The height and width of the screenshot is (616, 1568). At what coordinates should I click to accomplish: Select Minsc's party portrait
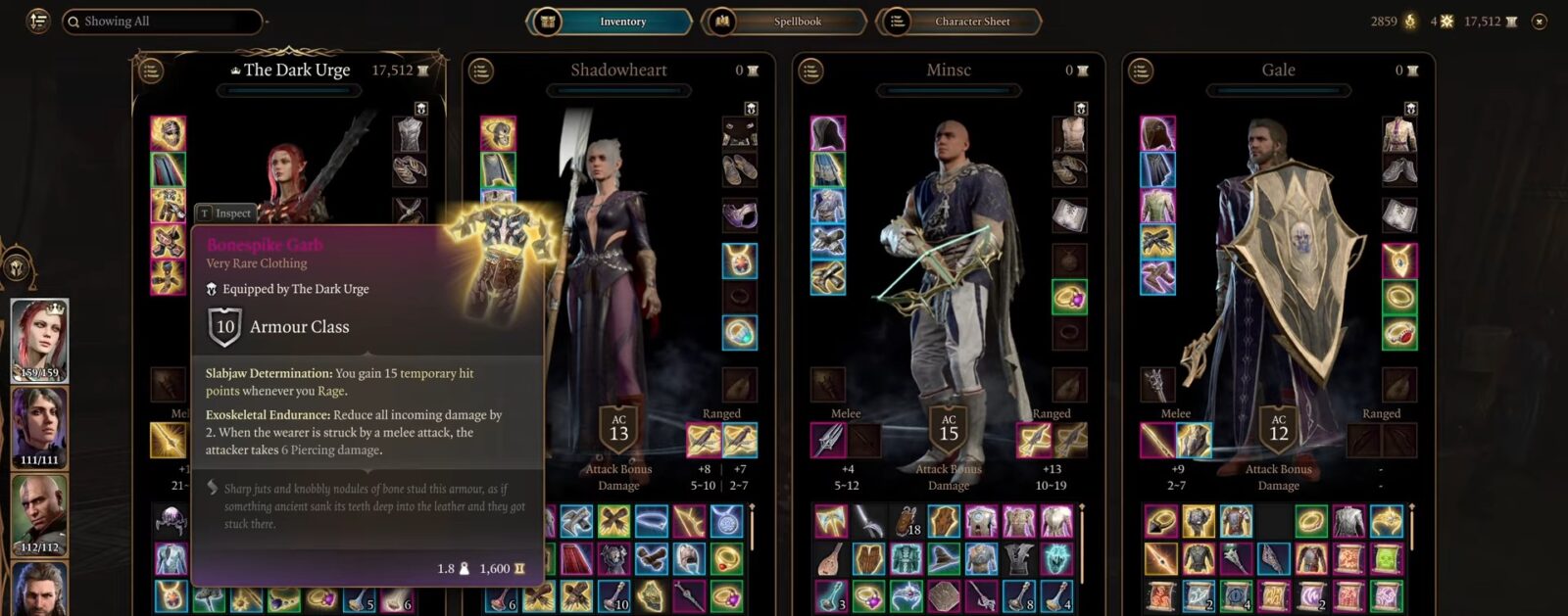pyautogui.click(x=39, y=515)
